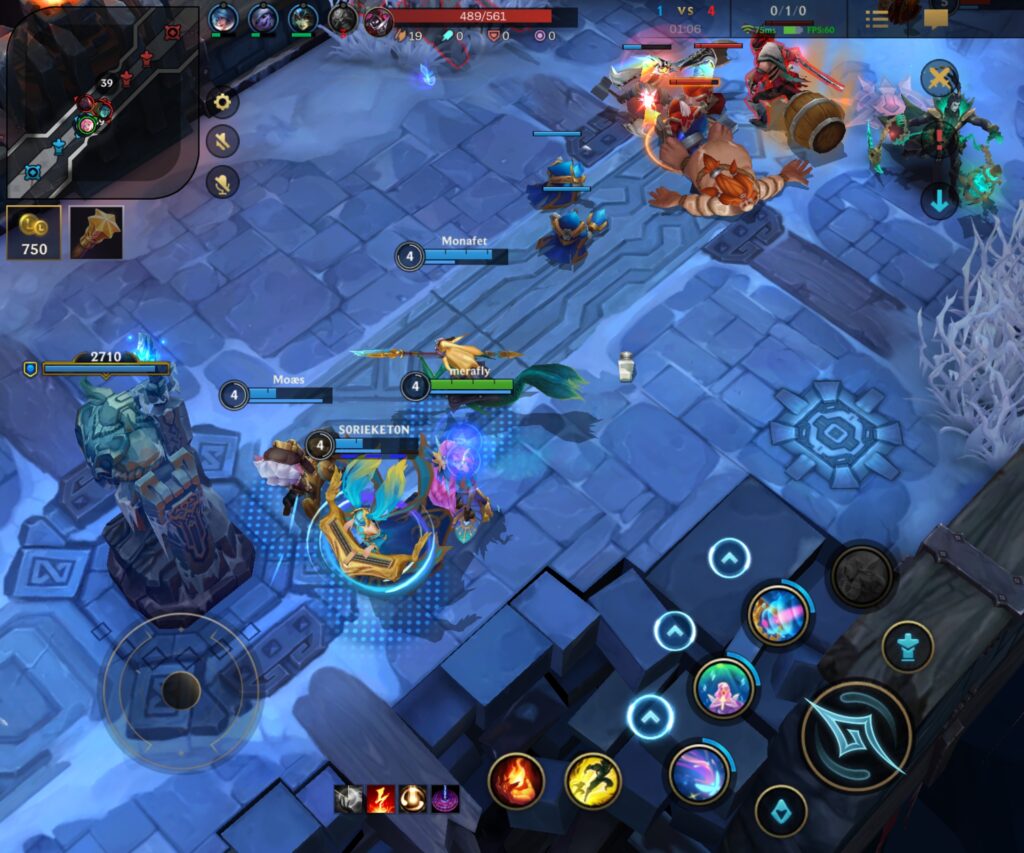
Task: Activate the red flame Ignite spell
Action: coord(516,780)
